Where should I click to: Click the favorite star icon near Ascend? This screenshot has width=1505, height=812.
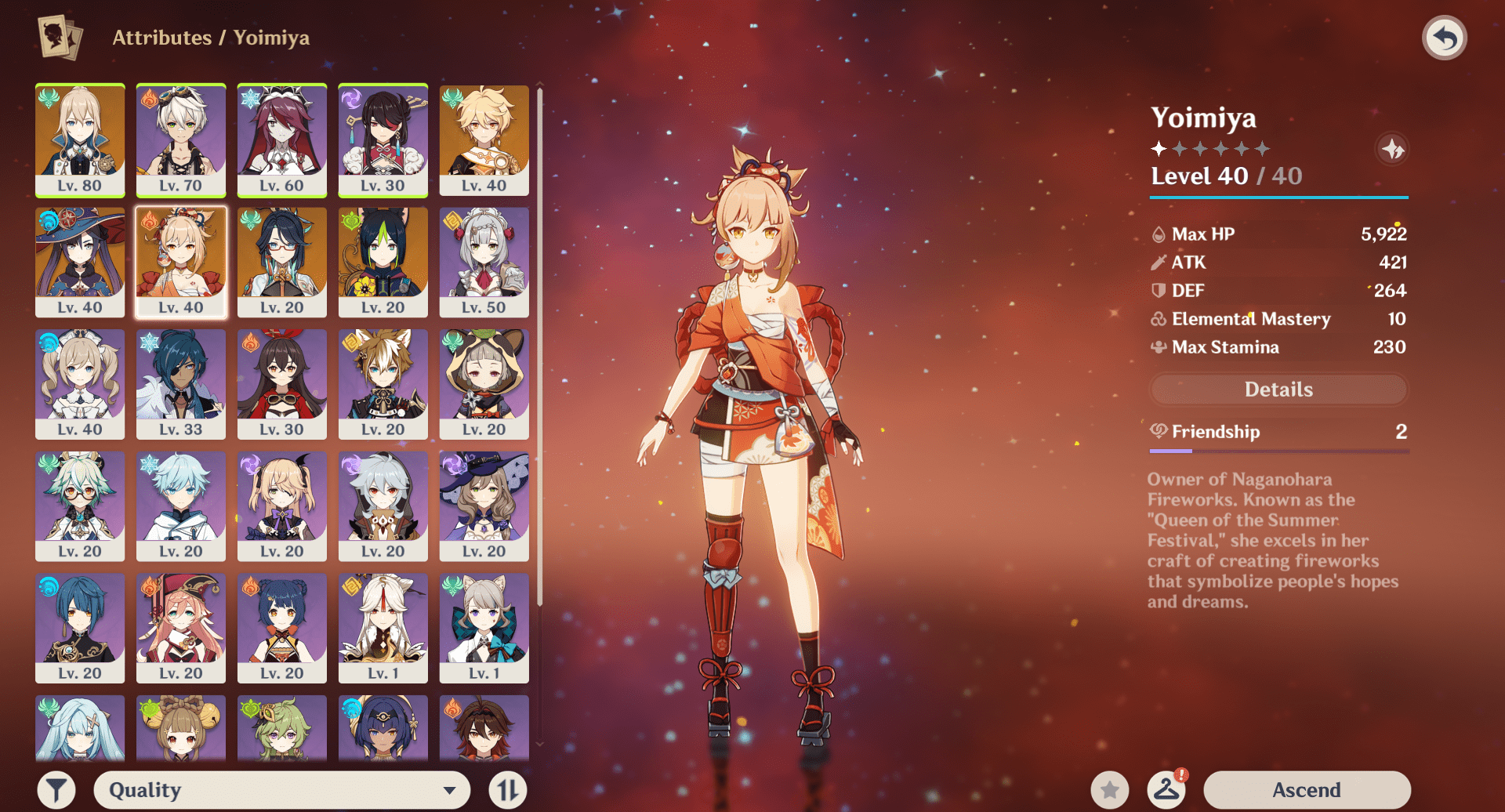pyautogui.click(x=1110, y=789)
